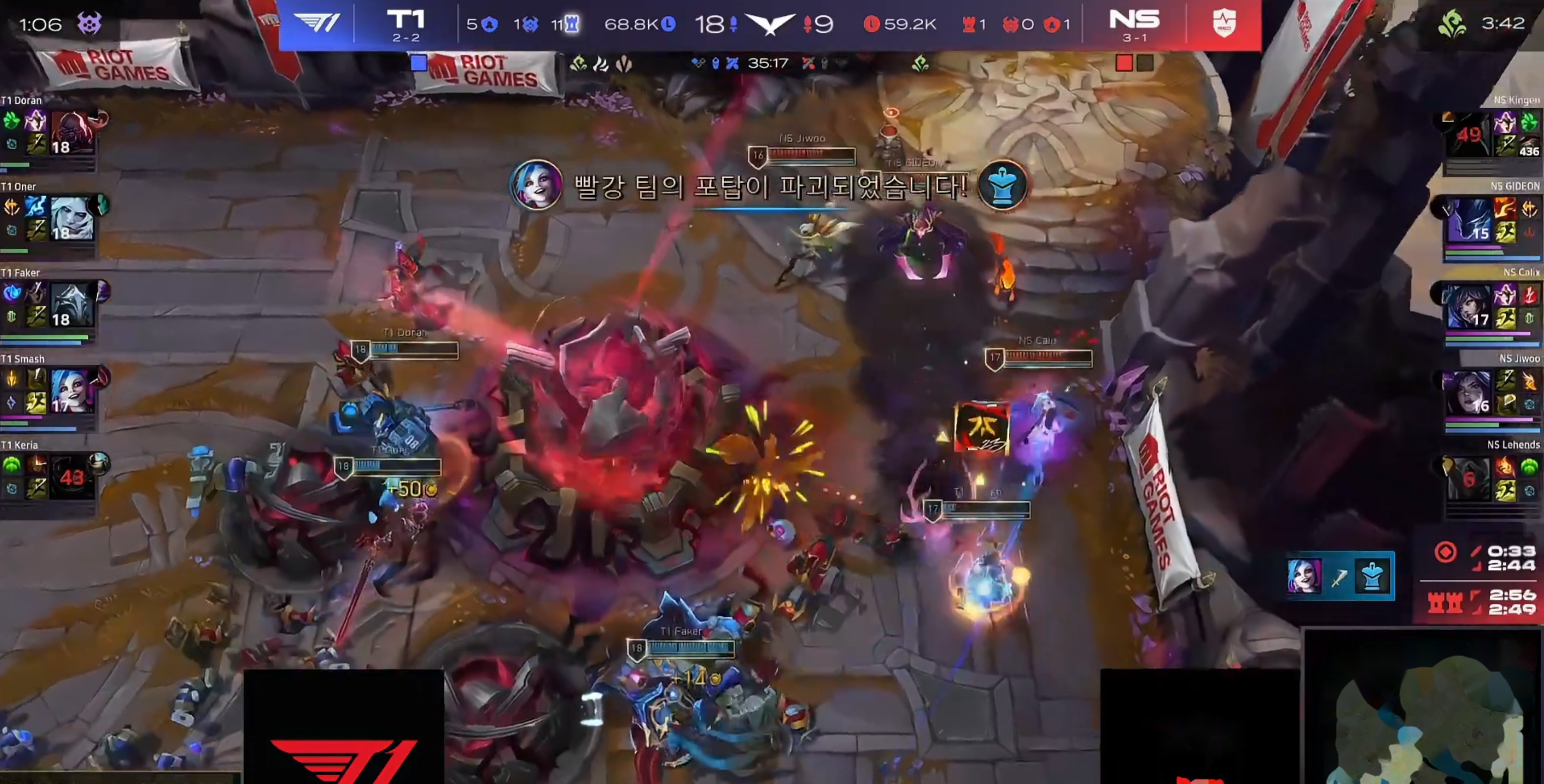
Task: Click NS Jiwoo's champion portrait
Action: point(1469,393)
